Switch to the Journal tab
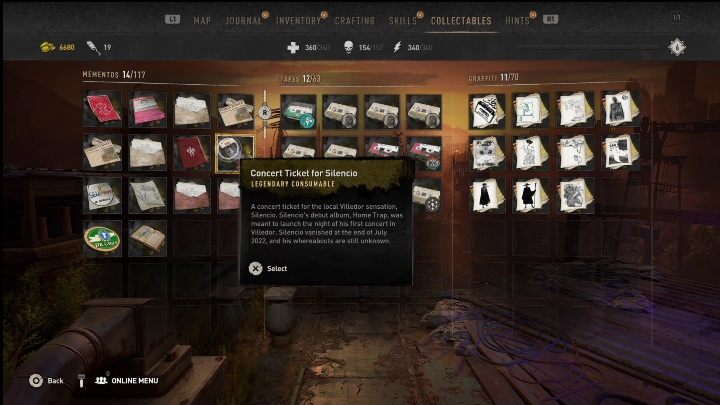The height and width of the screenshot is (405, 720). click(243, 20)
